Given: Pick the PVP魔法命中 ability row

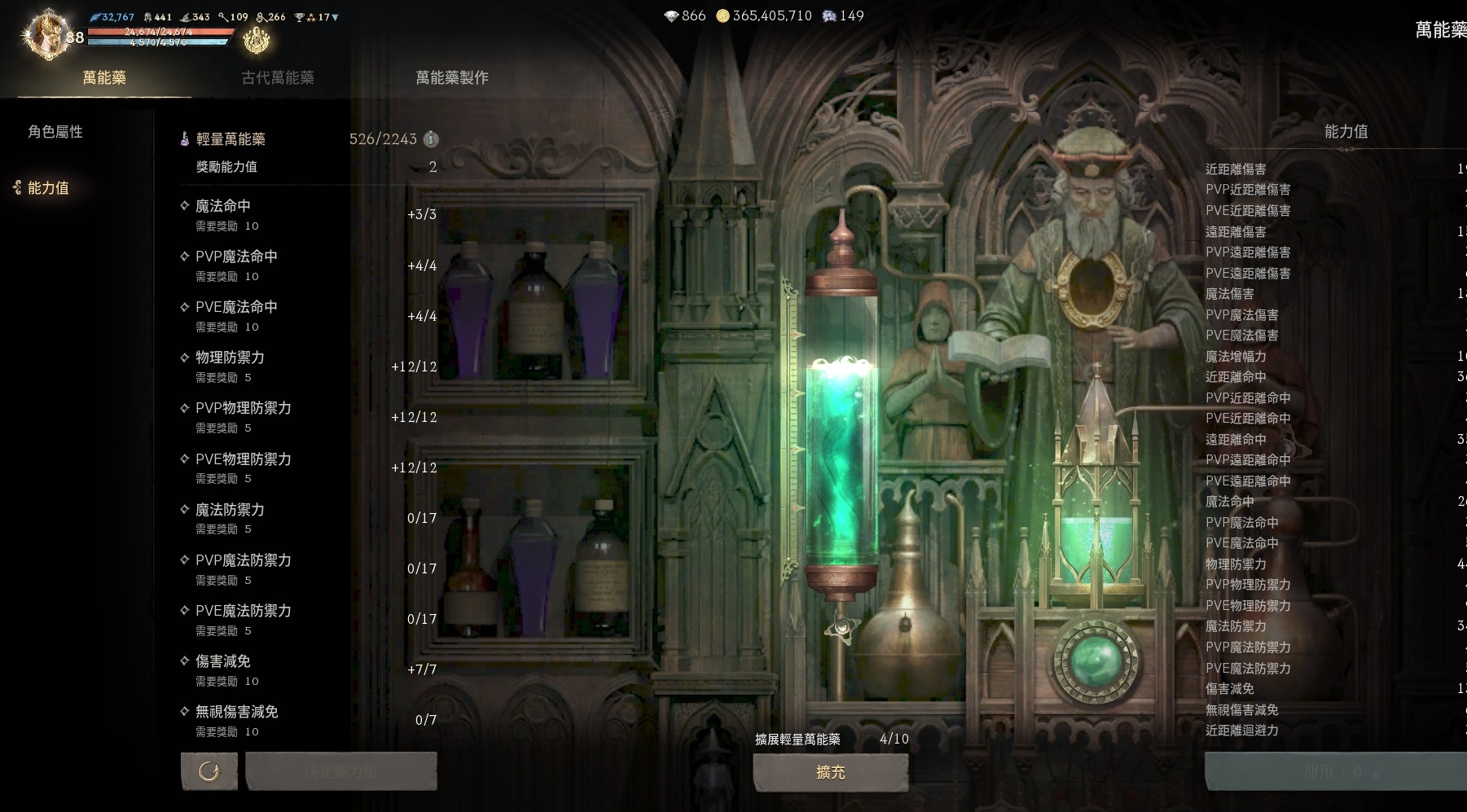Looking at the screenshot, I should (x=308, y=266).
